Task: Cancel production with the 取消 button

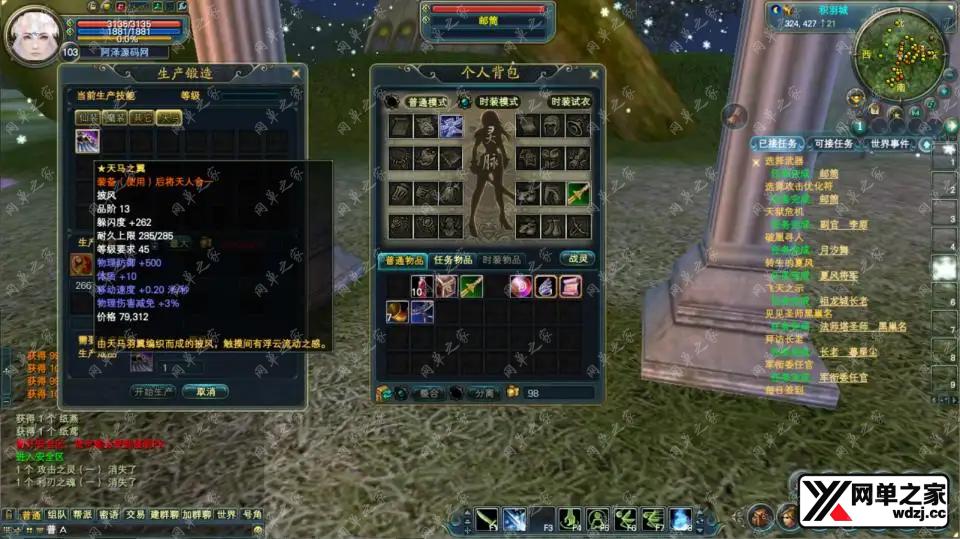Action: tap(205, 391)
